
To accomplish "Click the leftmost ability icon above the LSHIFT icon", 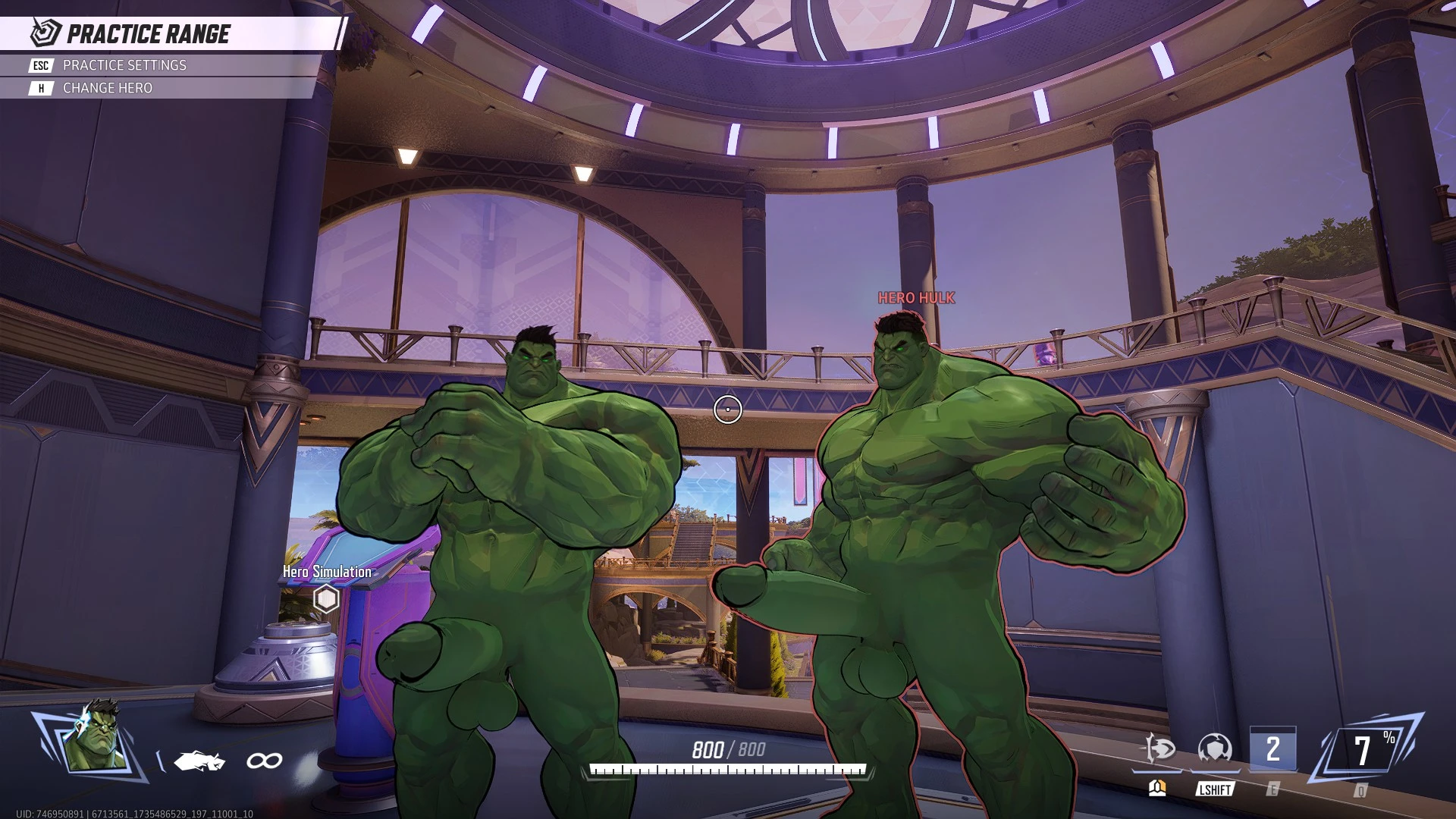I will coord(1159,749).
